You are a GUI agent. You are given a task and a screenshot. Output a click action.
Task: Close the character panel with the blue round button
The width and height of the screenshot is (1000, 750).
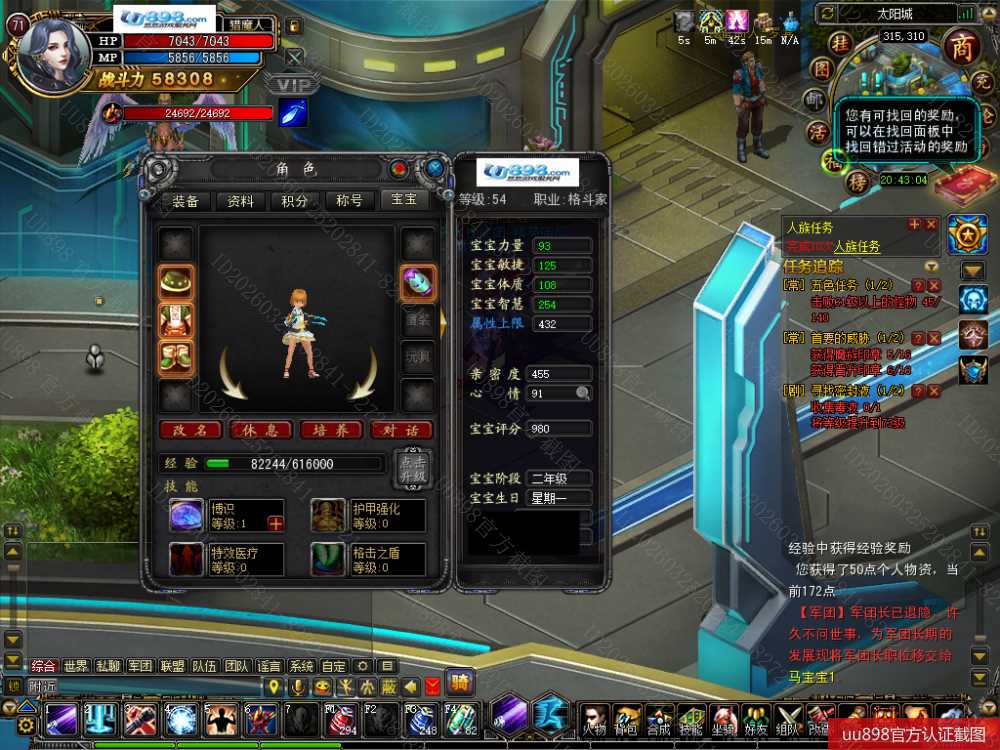pos(434,168)
